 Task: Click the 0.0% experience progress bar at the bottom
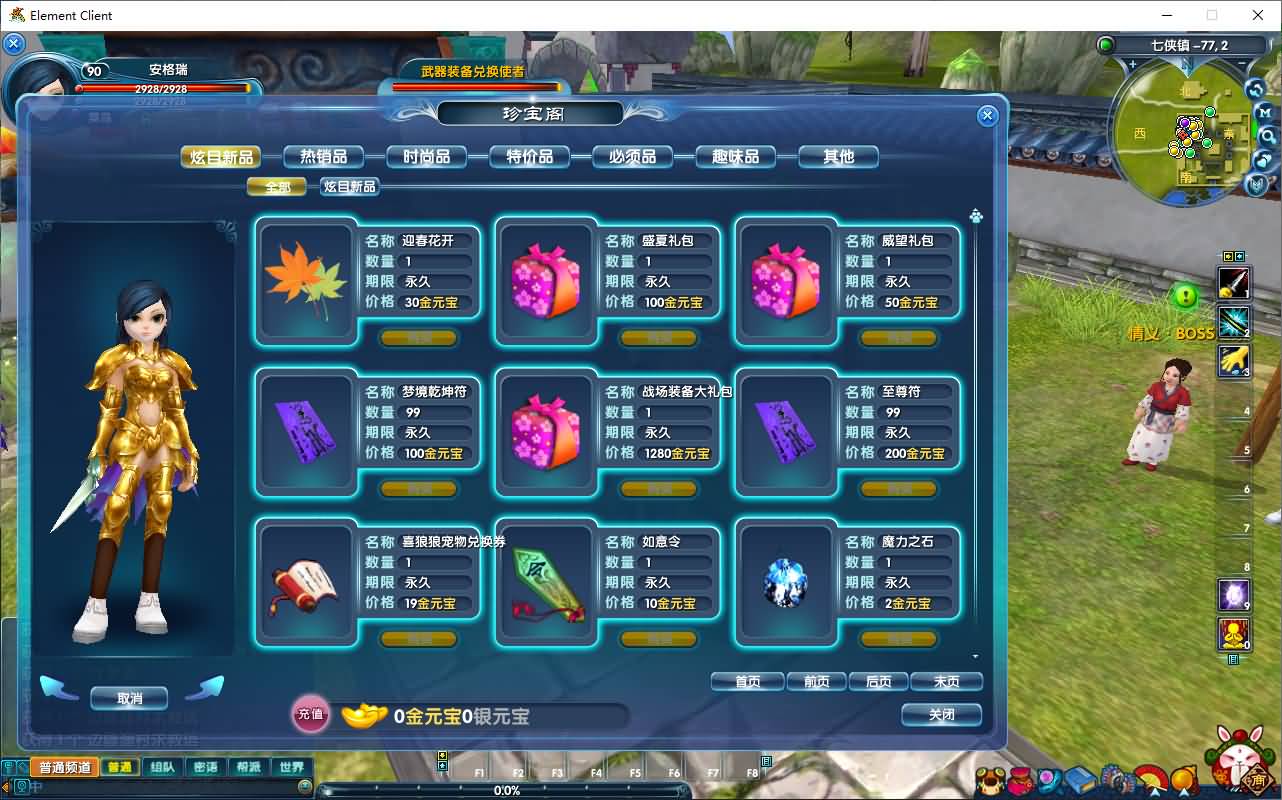(x=509, y=790)
